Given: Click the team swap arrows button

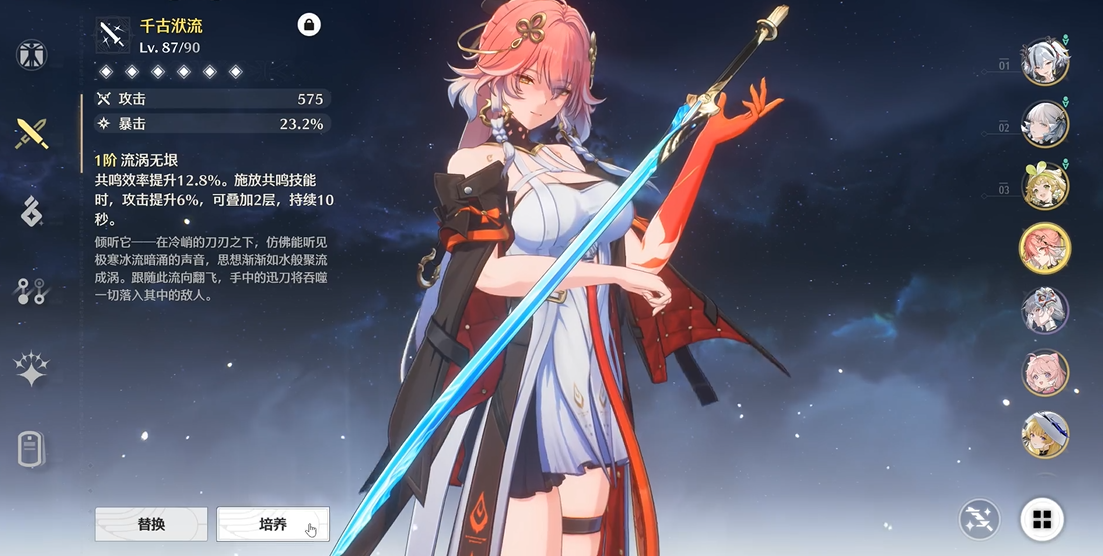Looking at the screenshot, I should [x=979, y=519].
